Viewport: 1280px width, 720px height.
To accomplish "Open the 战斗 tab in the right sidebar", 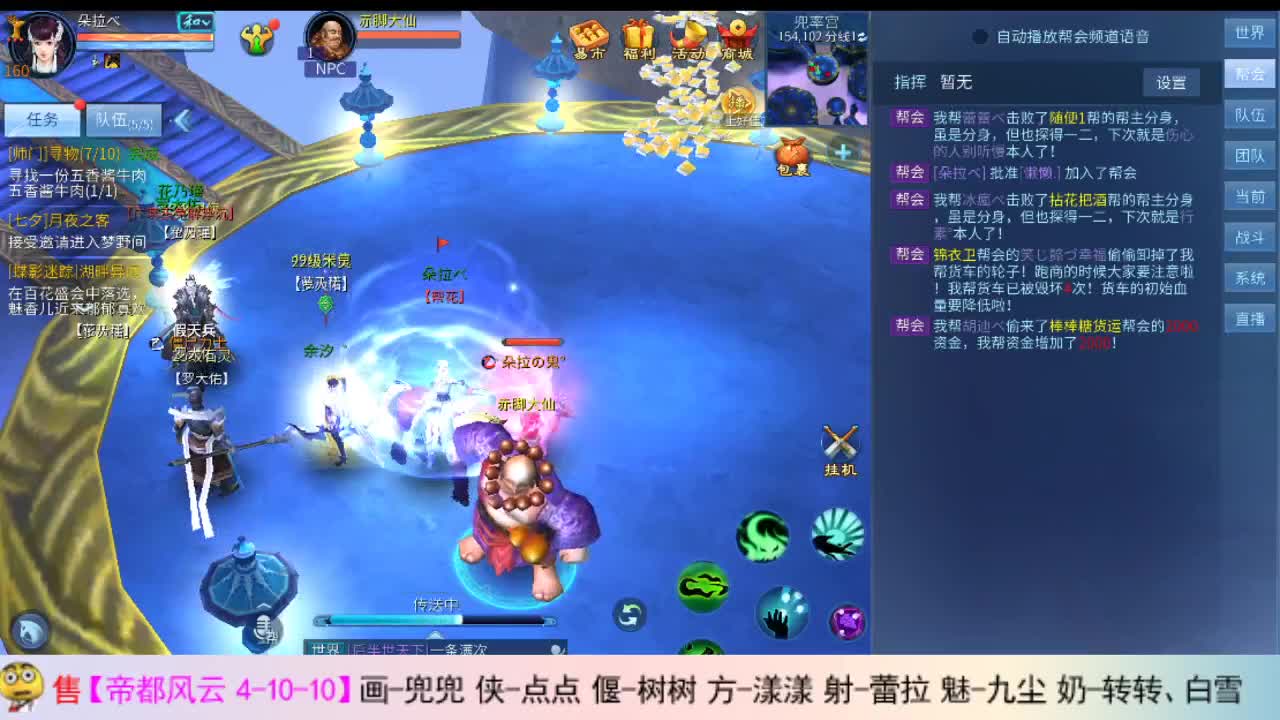I will pos(1249,239).
